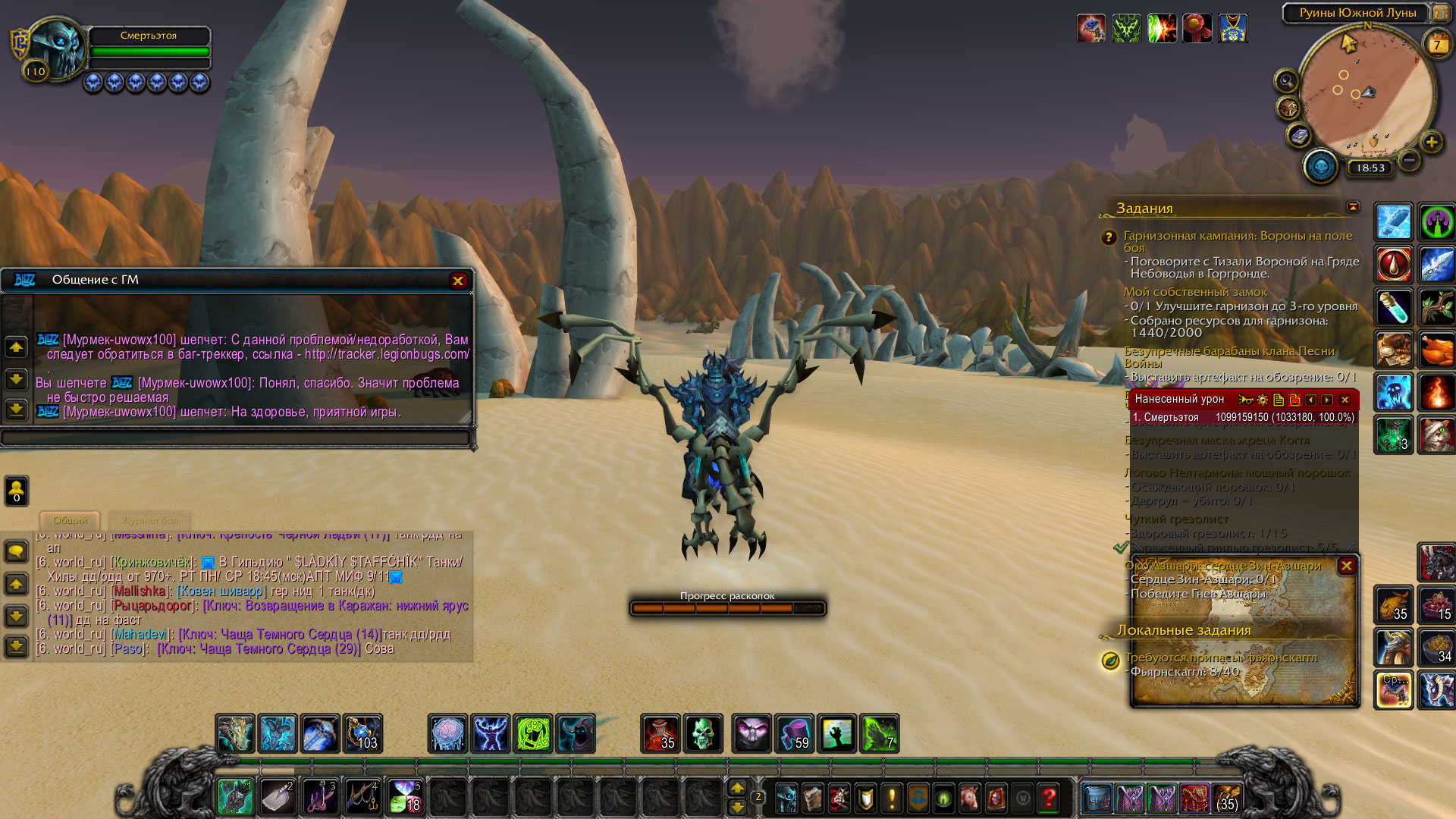
Task: Activate the brain icon ability
Action: [x=447, y=734]
